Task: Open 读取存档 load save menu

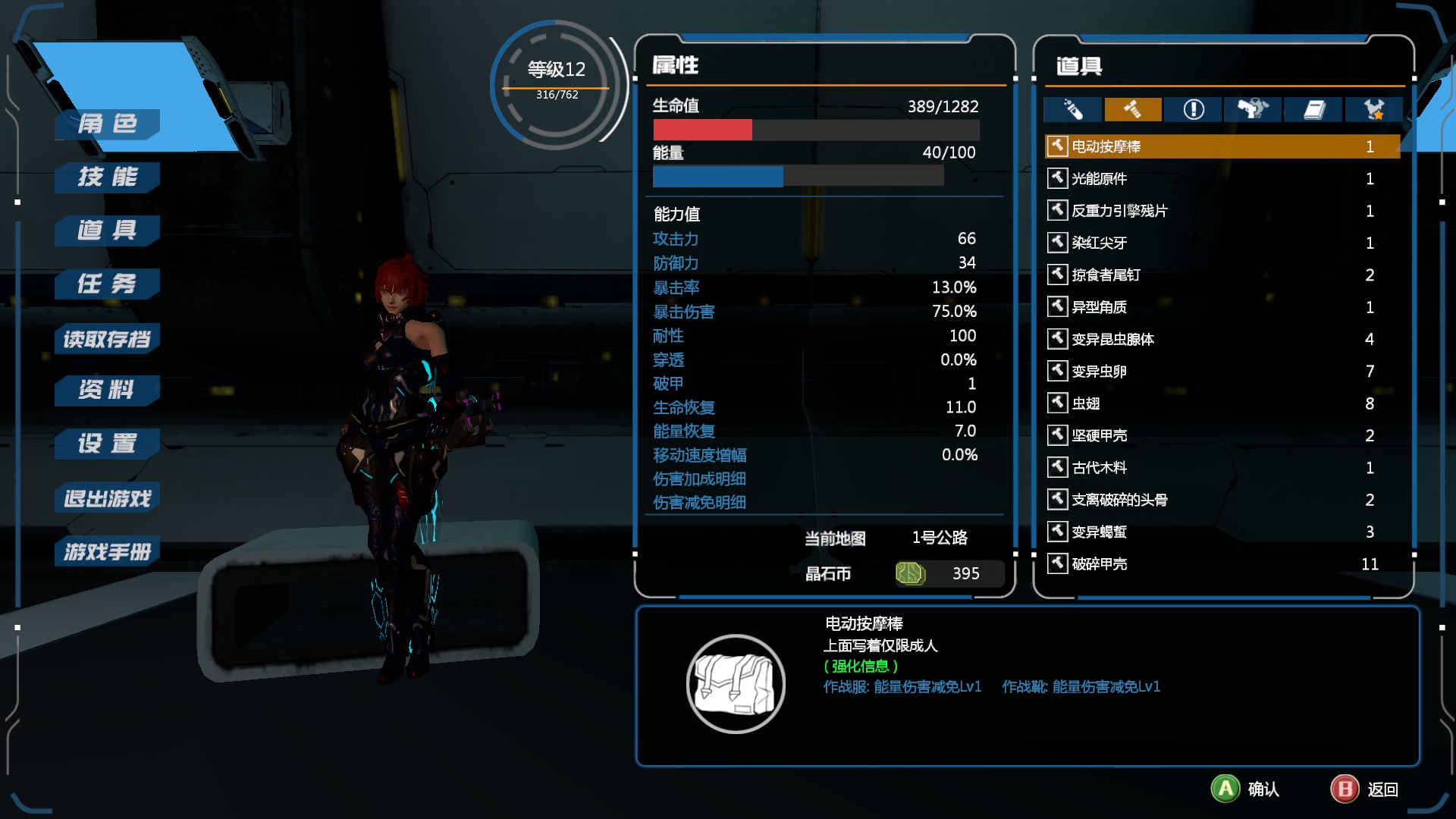Action: 108,339
